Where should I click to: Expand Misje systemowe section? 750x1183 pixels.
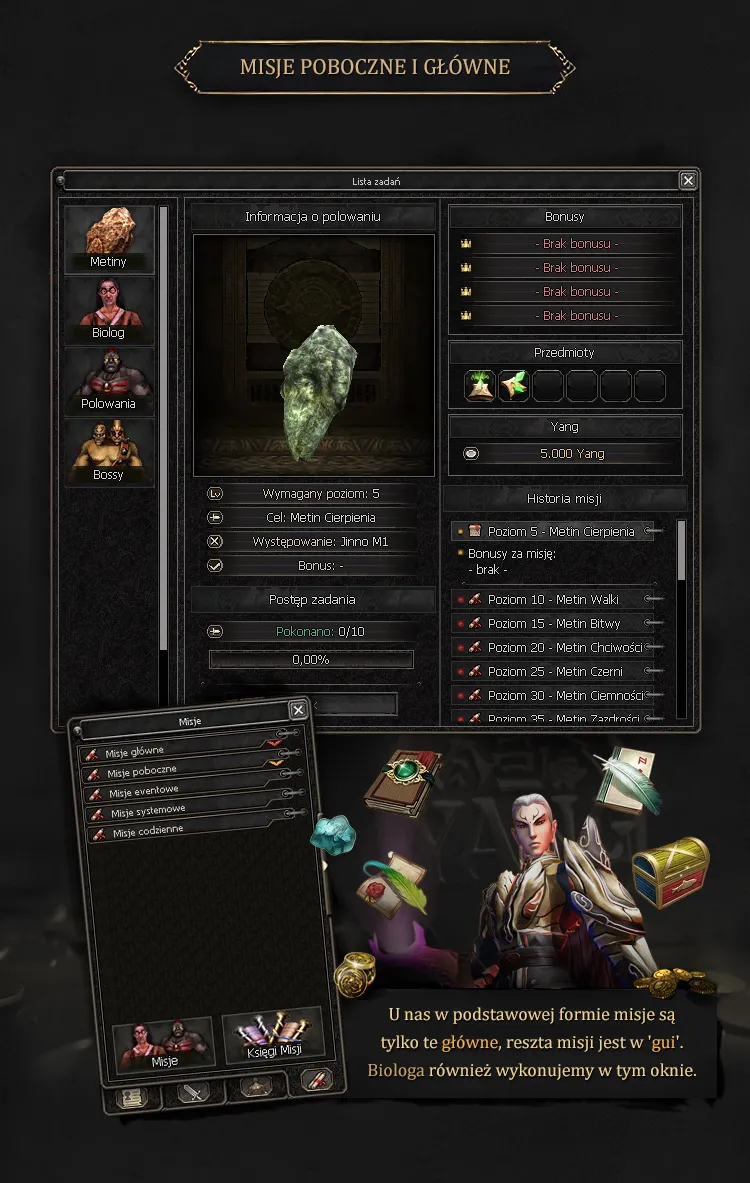click(180, 812)
